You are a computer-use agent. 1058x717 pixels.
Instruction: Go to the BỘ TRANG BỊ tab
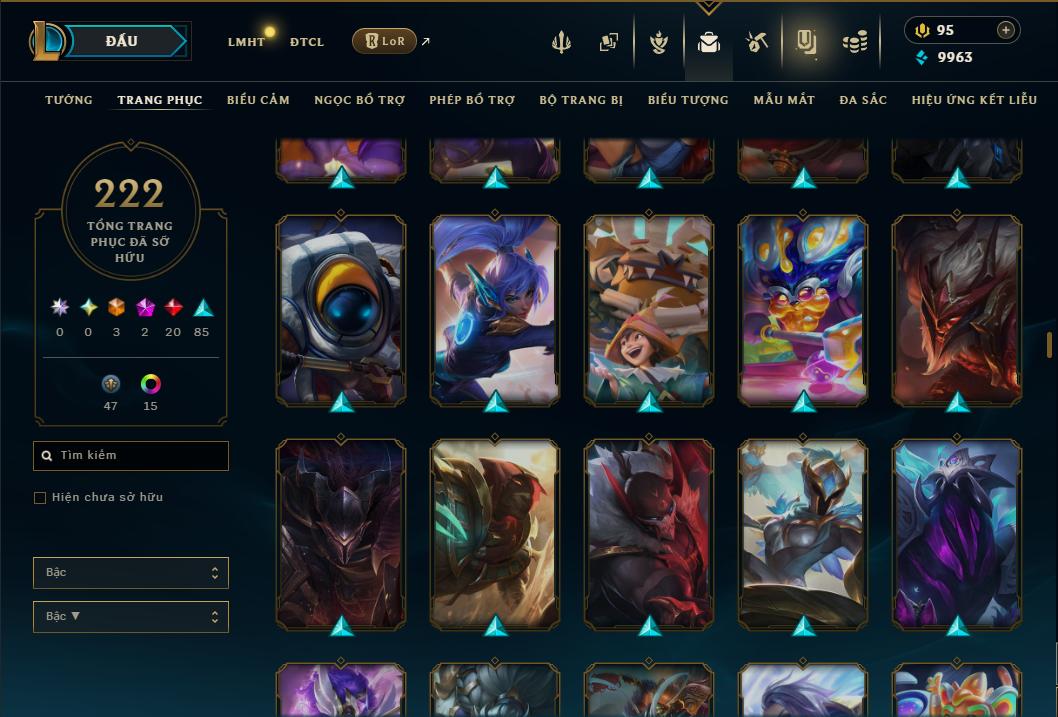(x=581, y=100)
